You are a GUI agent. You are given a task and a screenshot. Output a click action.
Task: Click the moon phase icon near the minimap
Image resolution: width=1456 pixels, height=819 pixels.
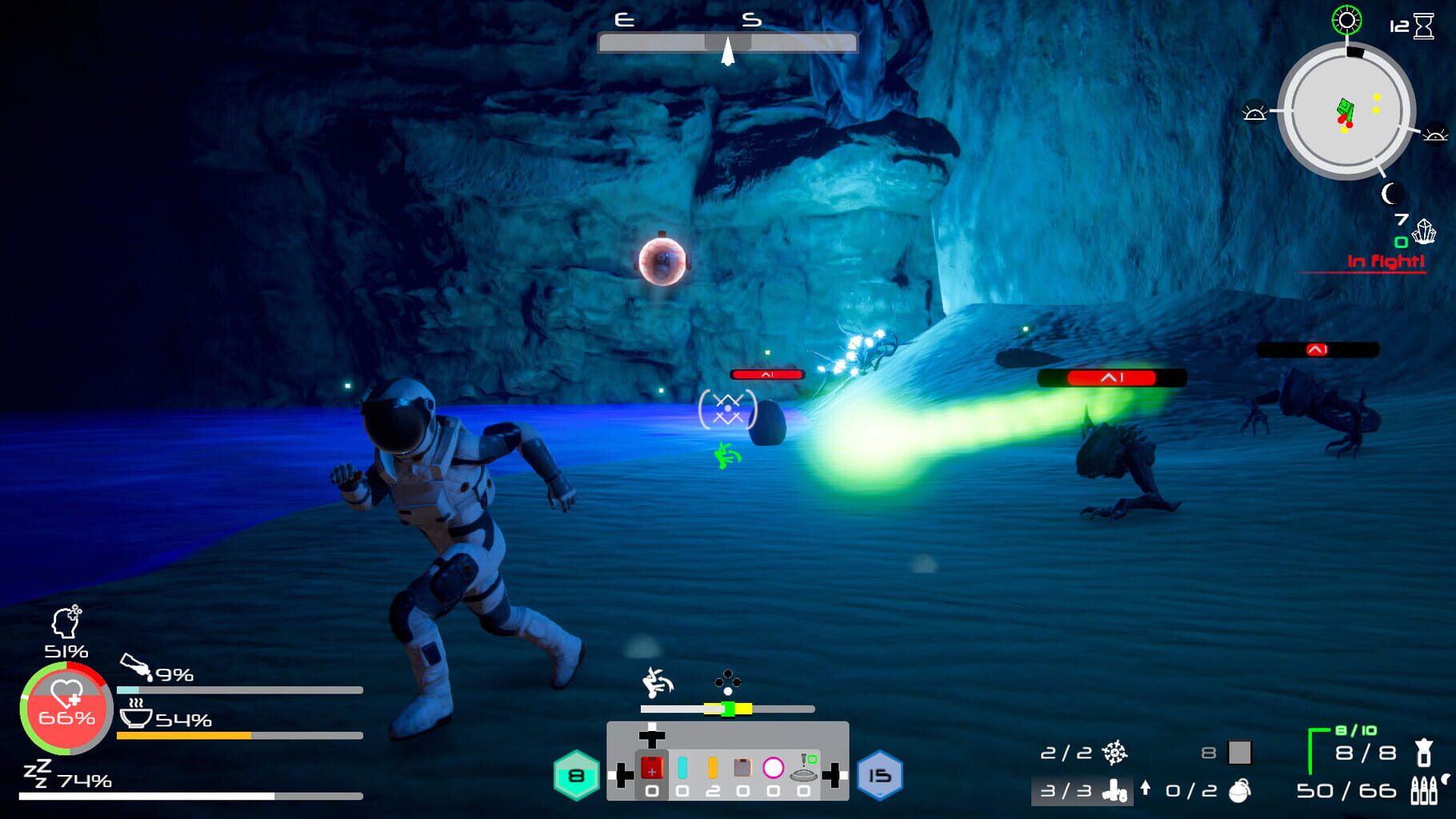coord(1392,194)
